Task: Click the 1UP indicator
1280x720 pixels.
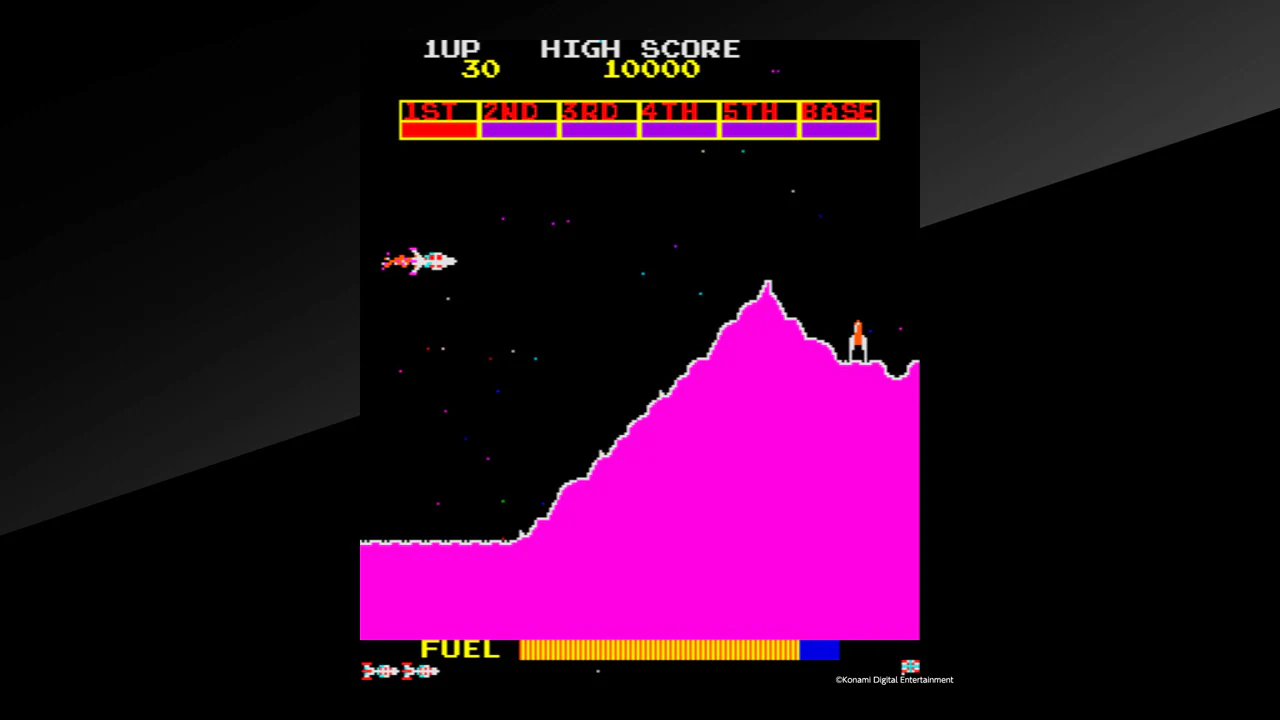Action: [451, 48]
